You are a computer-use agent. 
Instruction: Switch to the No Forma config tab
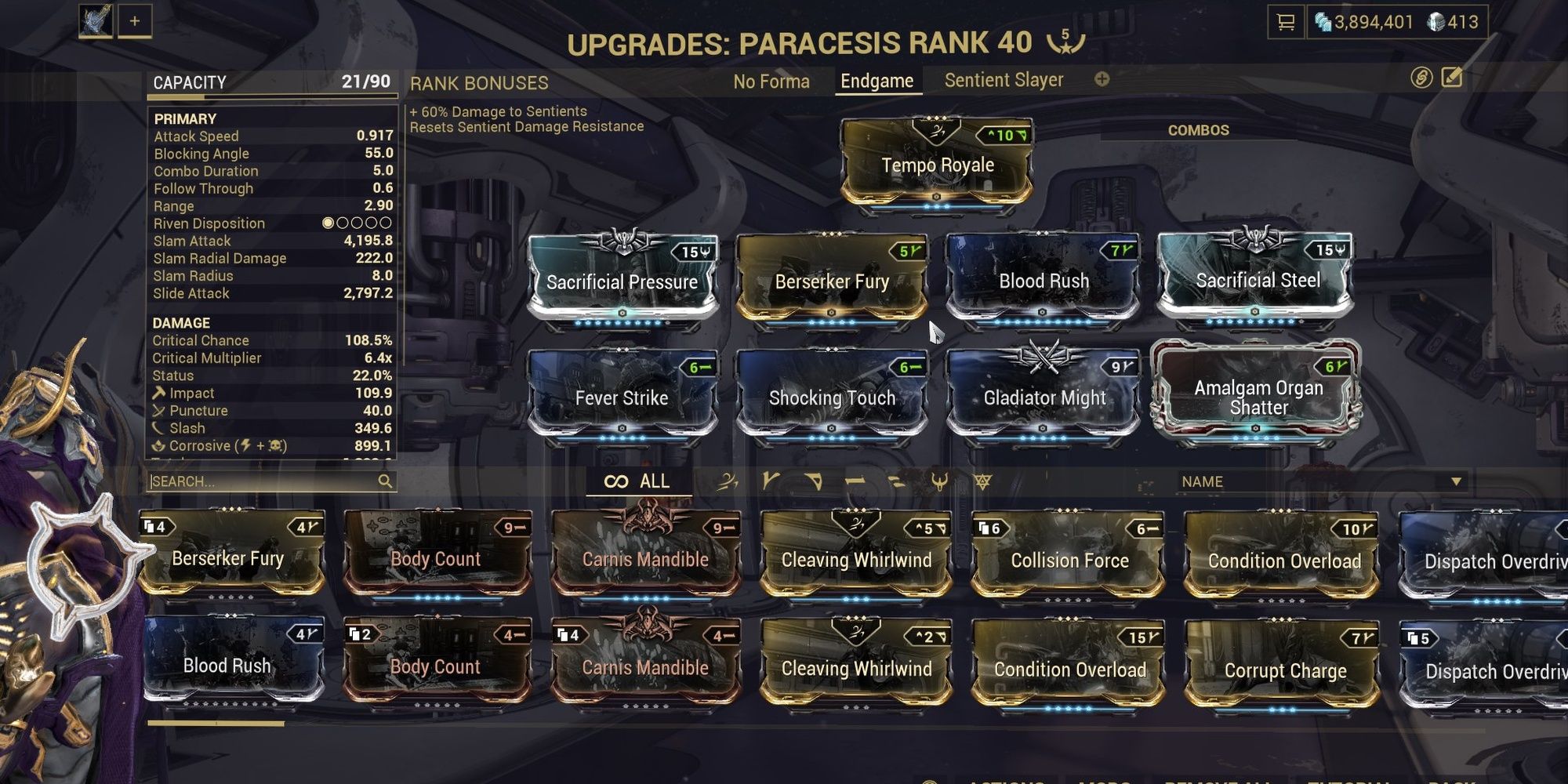[x=771, y=81]
